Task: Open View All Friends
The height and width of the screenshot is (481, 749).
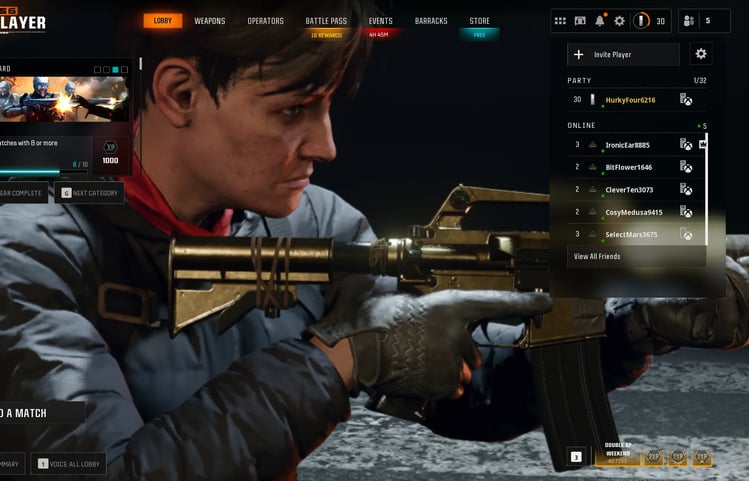Action: point(597,257)
